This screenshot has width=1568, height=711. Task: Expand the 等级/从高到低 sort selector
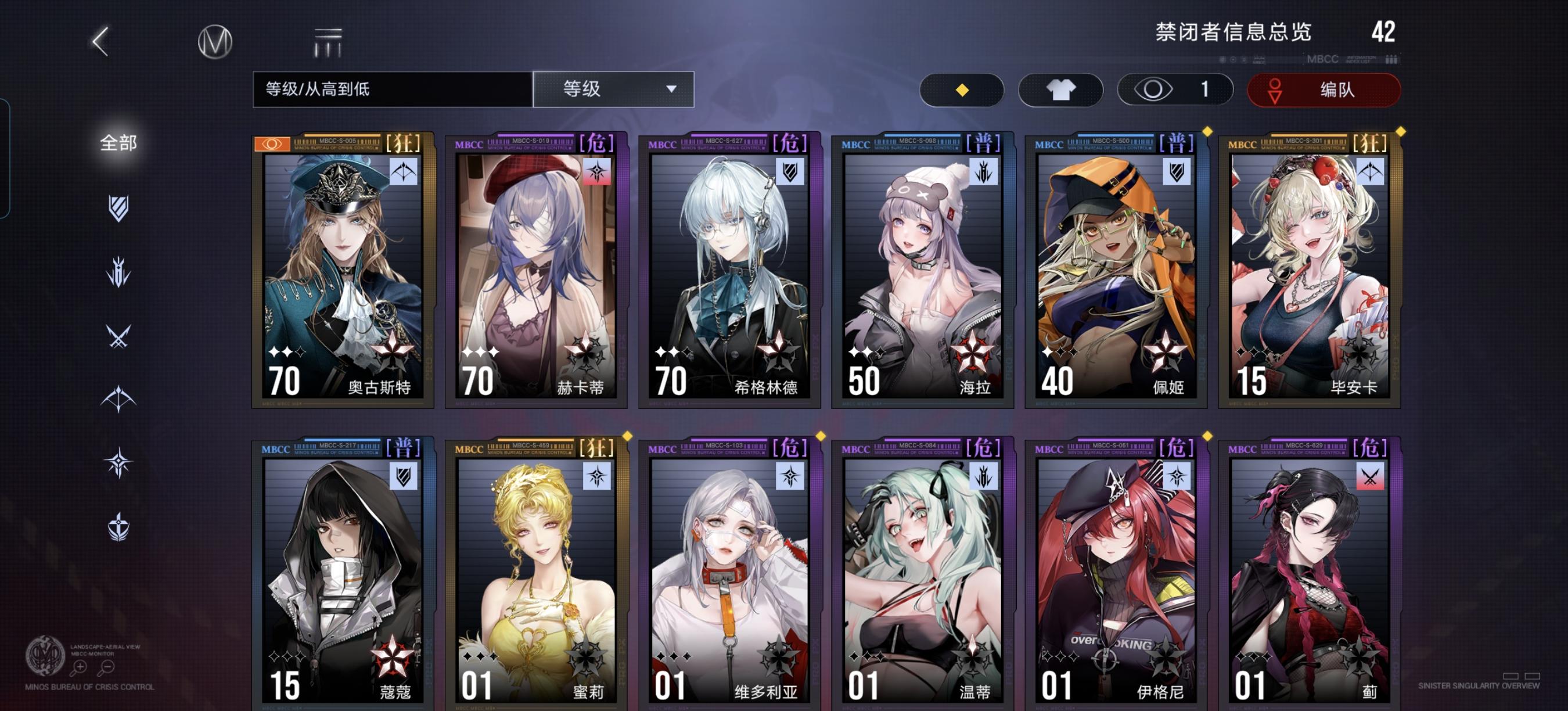[x=390, y=89]
